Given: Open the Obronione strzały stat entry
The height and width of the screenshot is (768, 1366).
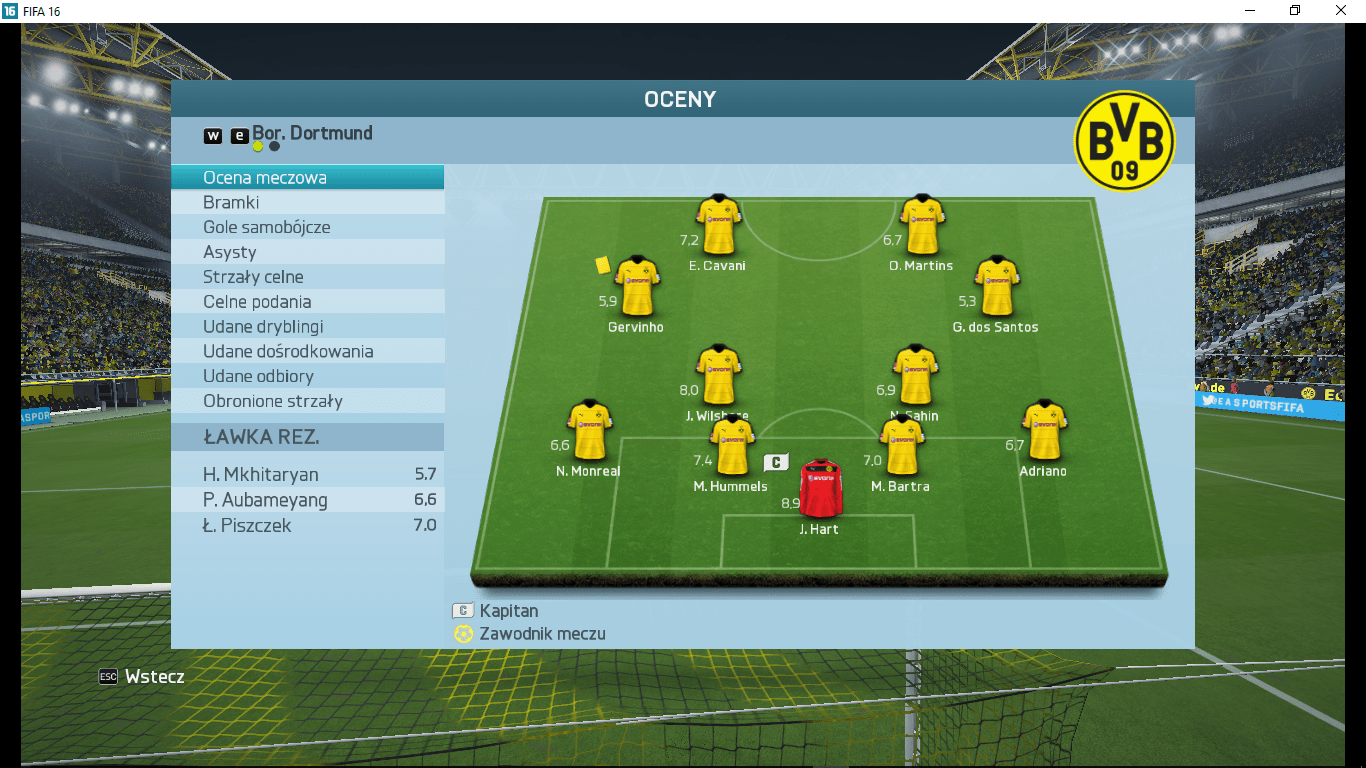Looking at the screenshot, I should coord(307,401).
